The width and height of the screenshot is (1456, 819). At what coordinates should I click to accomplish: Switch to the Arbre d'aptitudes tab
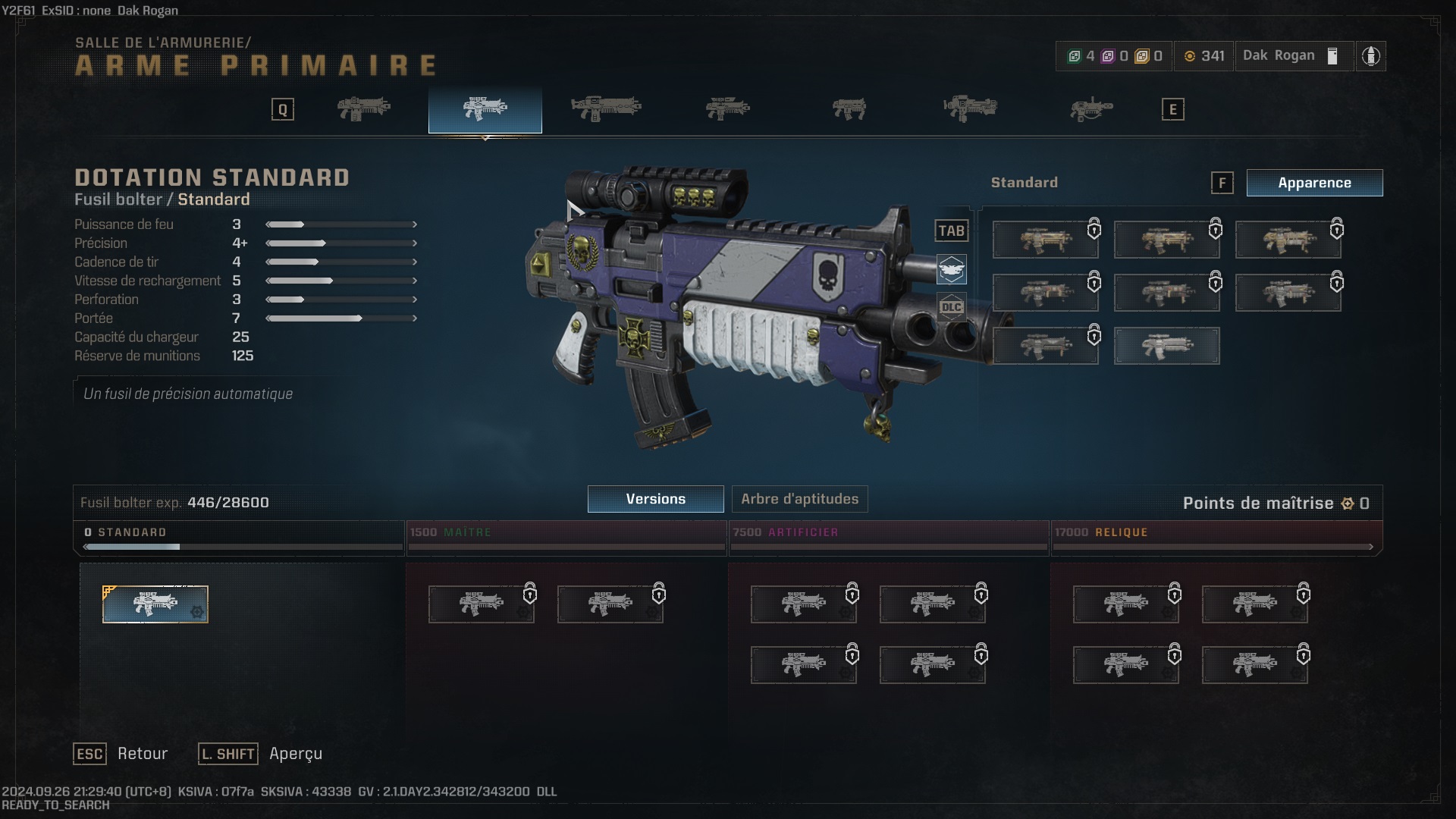pyautogui.click(x=799, y=499)
